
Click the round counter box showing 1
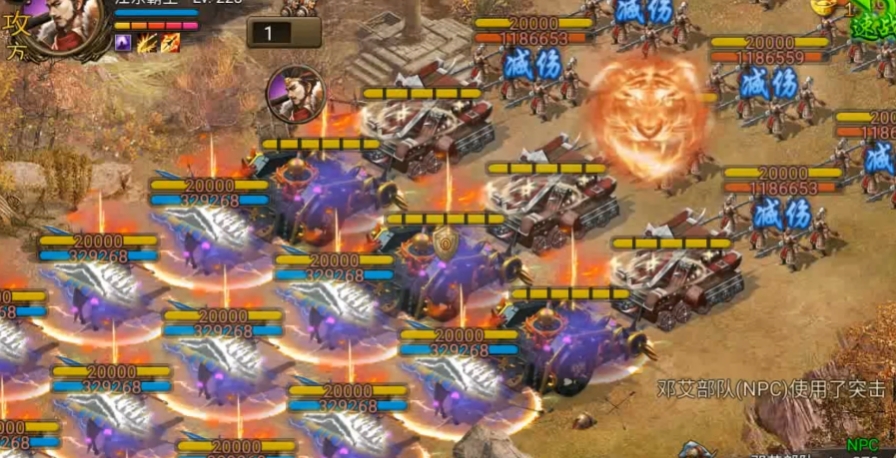click(284, 32)
